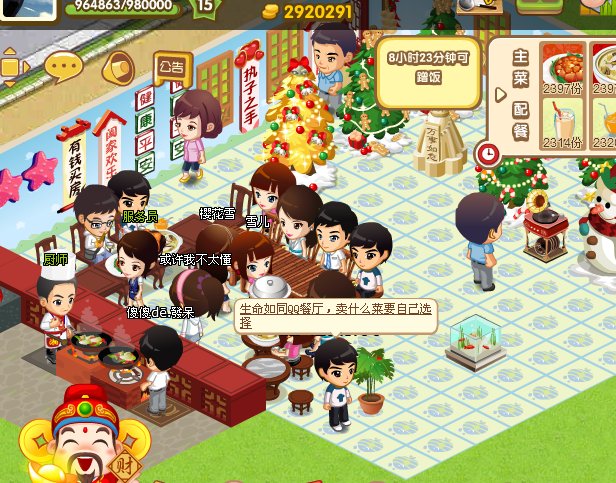This screenshot has height=483, width=616.
Task: Select the drink side dish showing 2314份
Action: tap(563, 127)
